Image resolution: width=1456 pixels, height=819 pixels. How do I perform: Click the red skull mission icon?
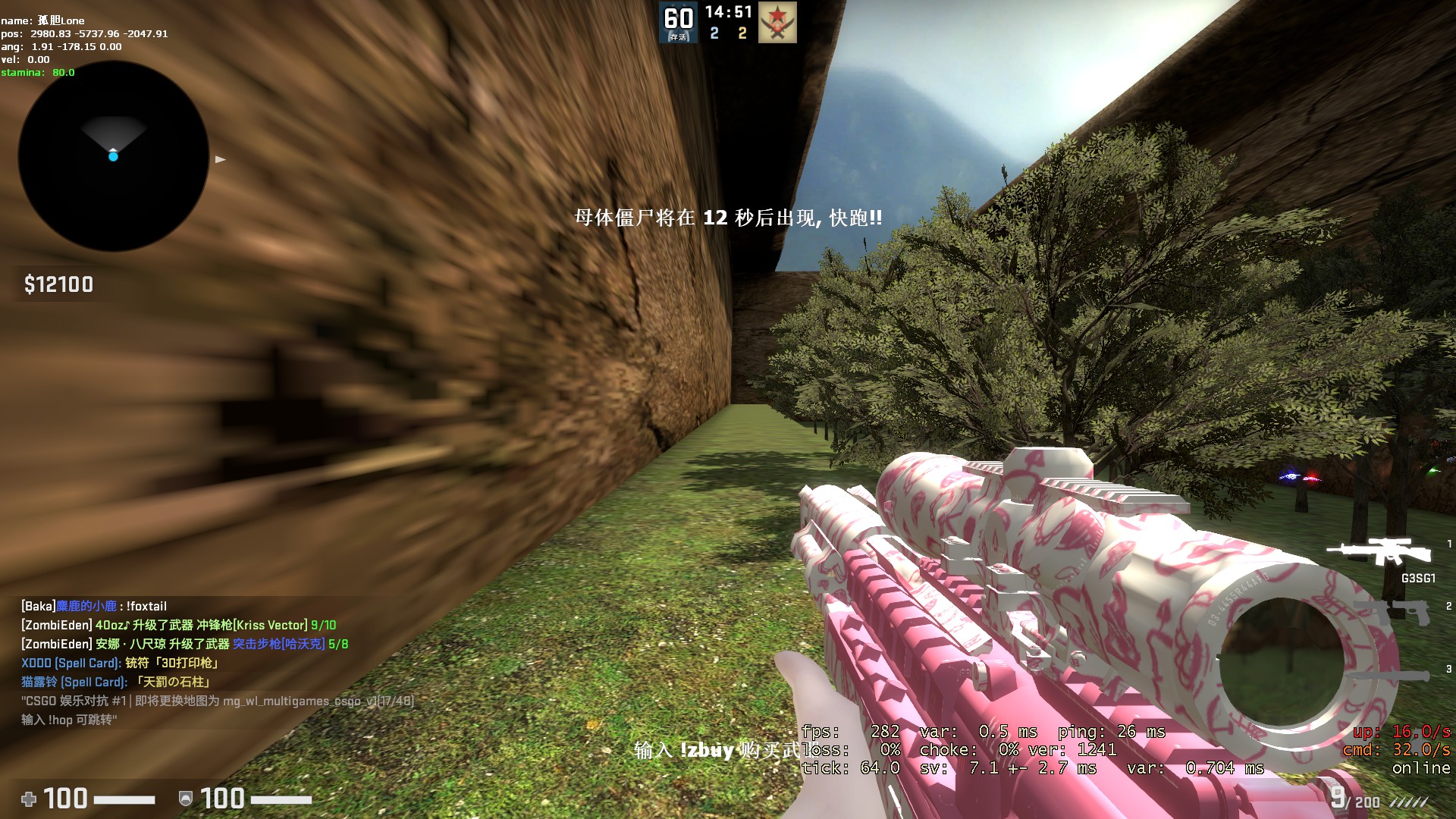[x=776, y=23]
